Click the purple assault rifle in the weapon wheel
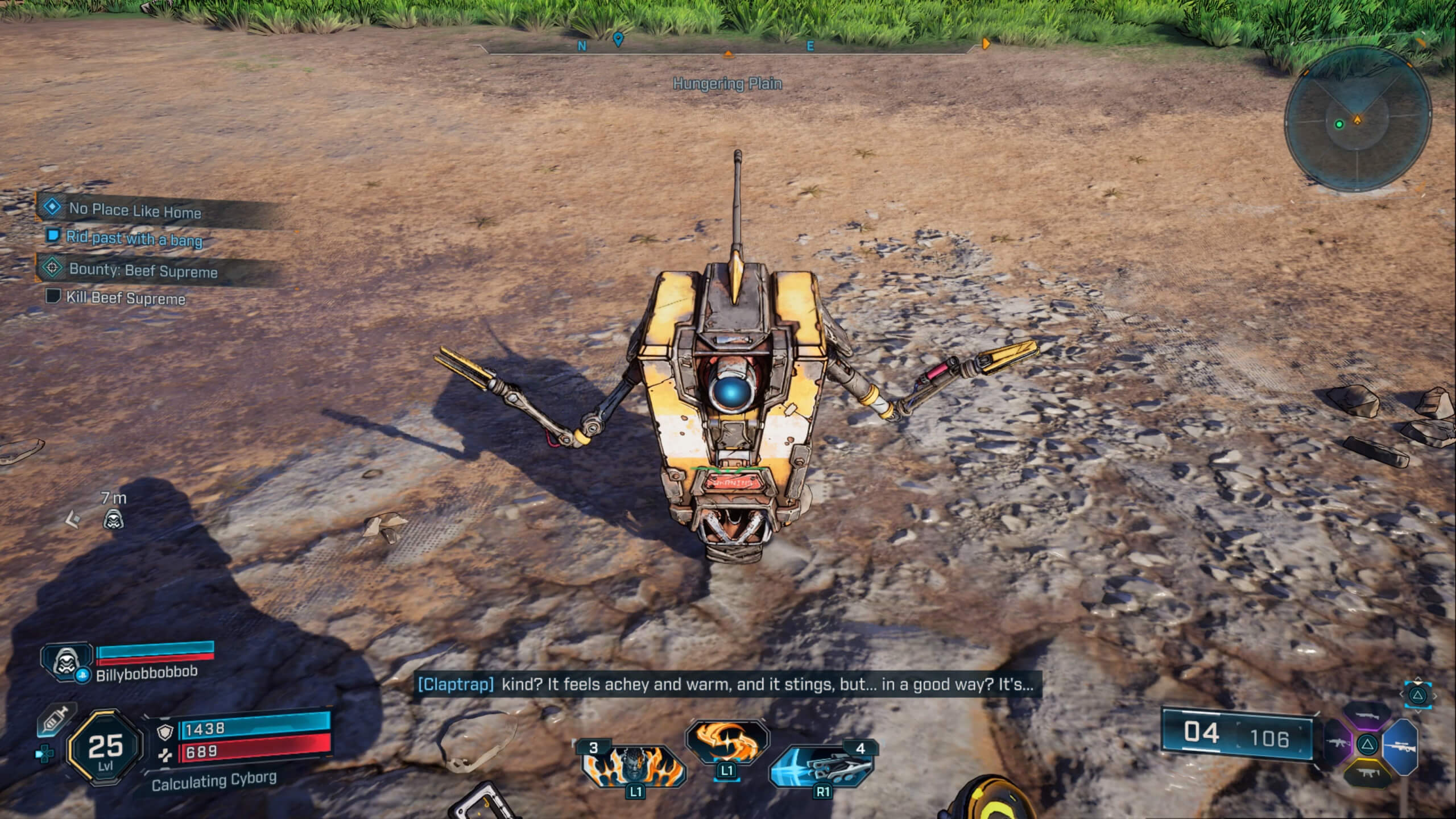The width and height of the screenshot is (1456, 819). 1338,744
